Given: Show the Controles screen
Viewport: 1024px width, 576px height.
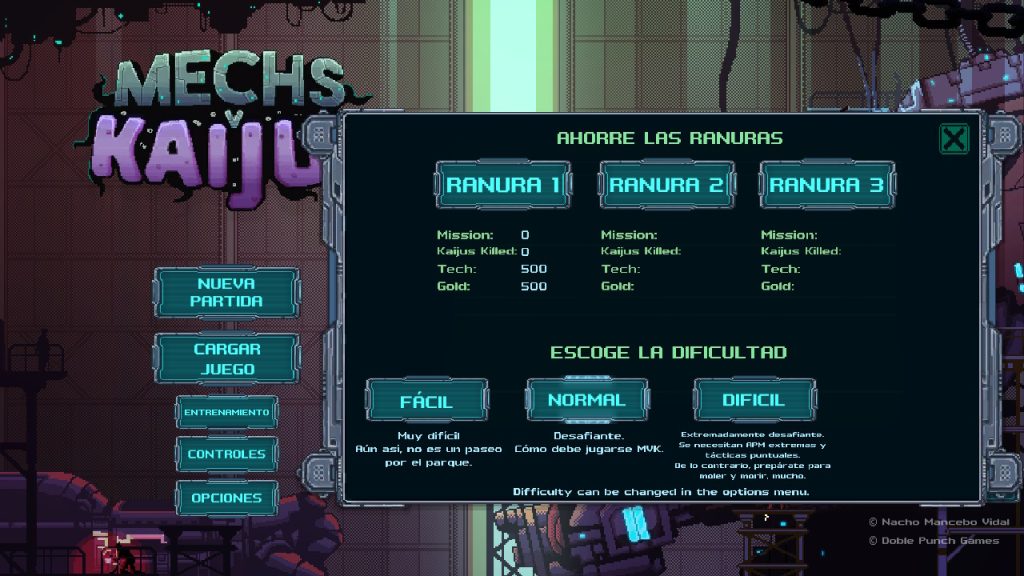Looking at the screenshot, I should coord(226,454).
